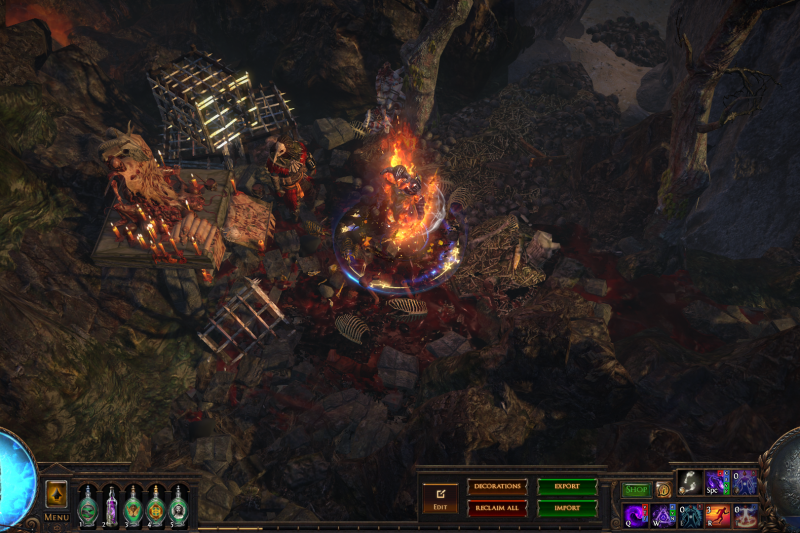Open the green Shop button
The height and width of the screenshot is (533, 800).
coord(636,490)
